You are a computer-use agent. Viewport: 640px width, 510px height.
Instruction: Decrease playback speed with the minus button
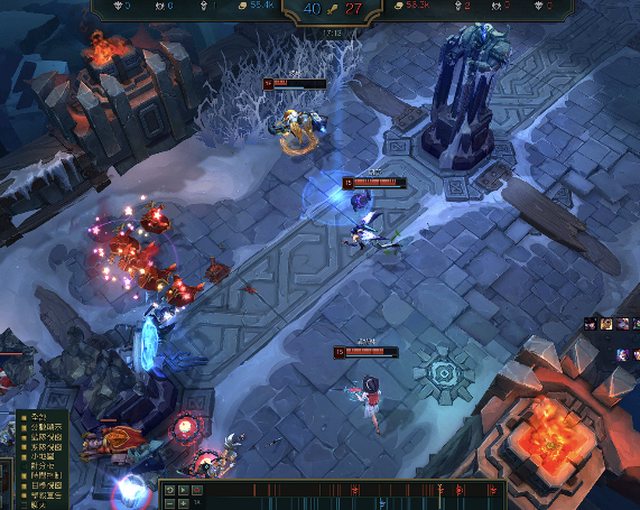pos(169,503)
